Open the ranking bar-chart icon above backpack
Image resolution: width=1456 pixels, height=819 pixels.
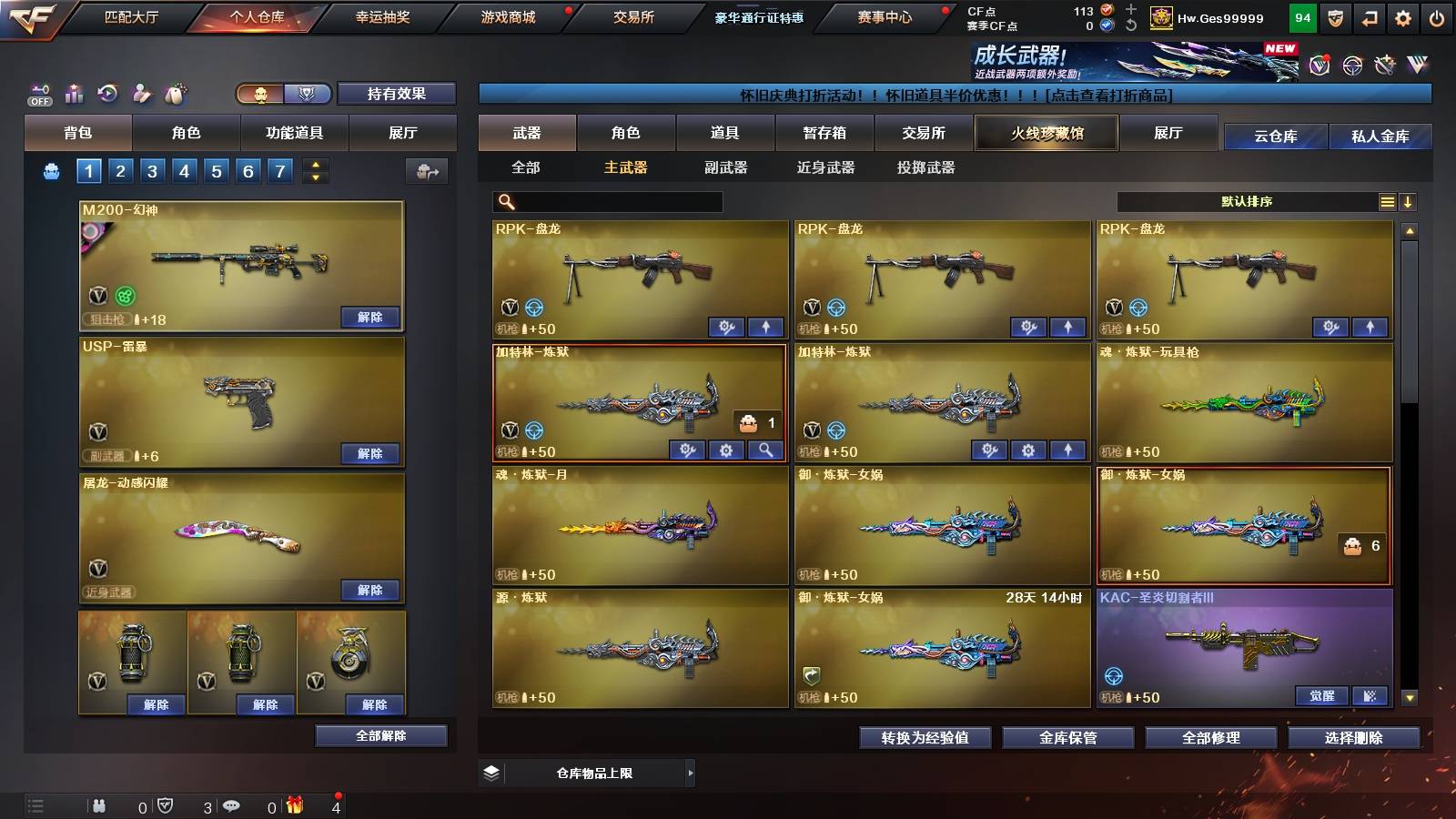pyautogui.click(x=73, y=91)
